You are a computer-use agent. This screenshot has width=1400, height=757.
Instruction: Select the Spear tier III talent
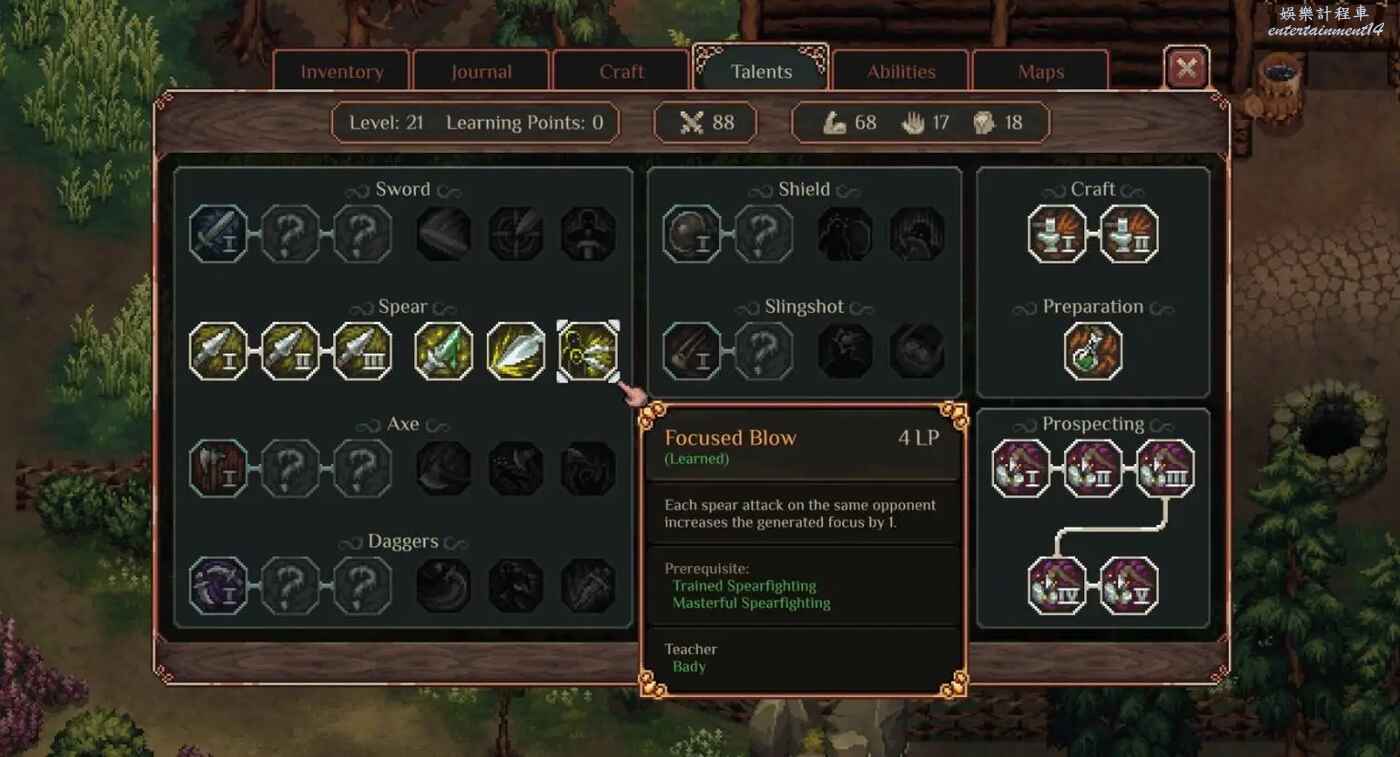362,351
